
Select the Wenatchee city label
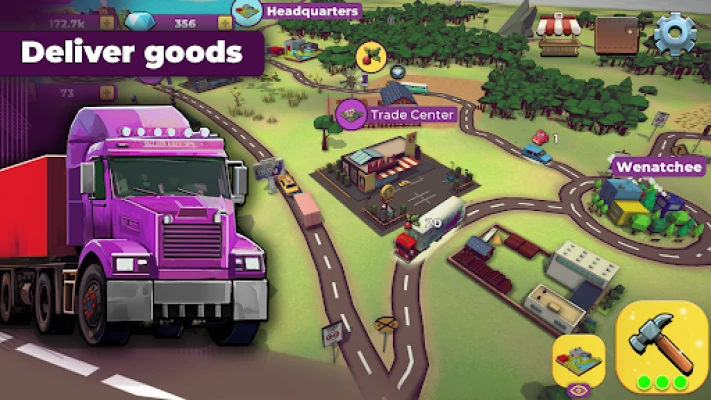click(x=658, y=167)
